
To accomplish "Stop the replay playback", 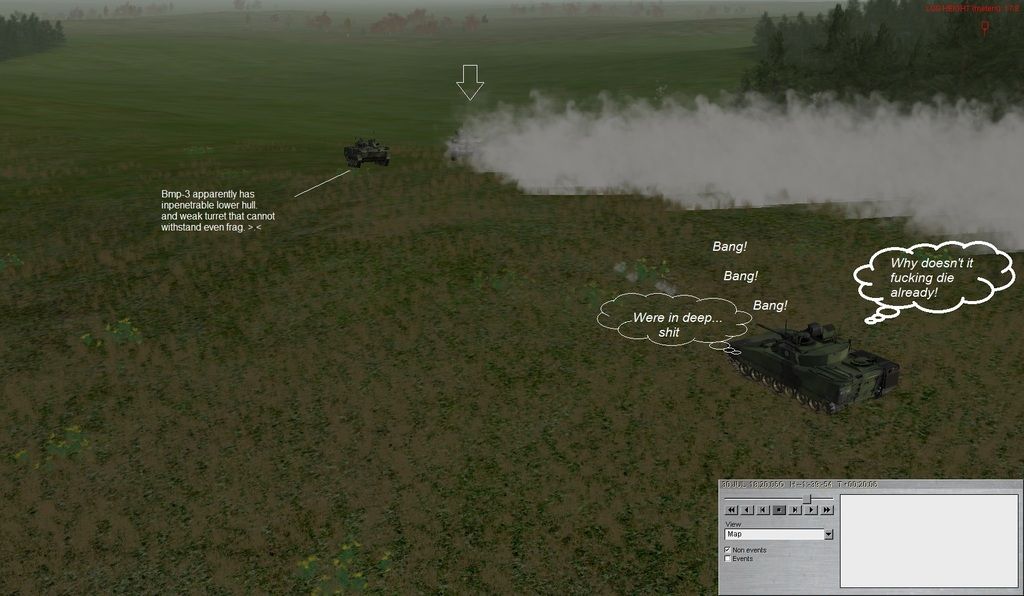I will (x=779, y=510).
